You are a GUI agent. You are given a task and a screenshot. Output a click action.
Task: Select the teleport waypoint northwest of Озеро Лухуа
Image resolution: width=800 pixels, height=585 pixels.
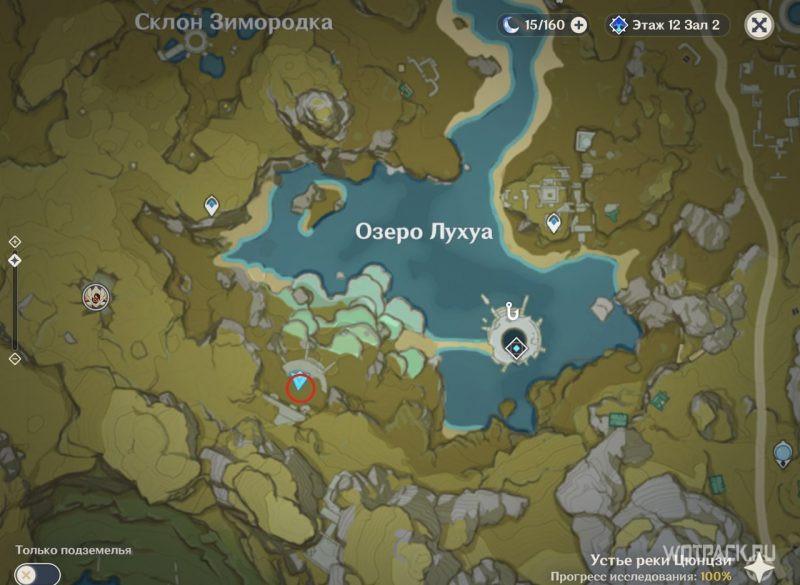(212, 206)
